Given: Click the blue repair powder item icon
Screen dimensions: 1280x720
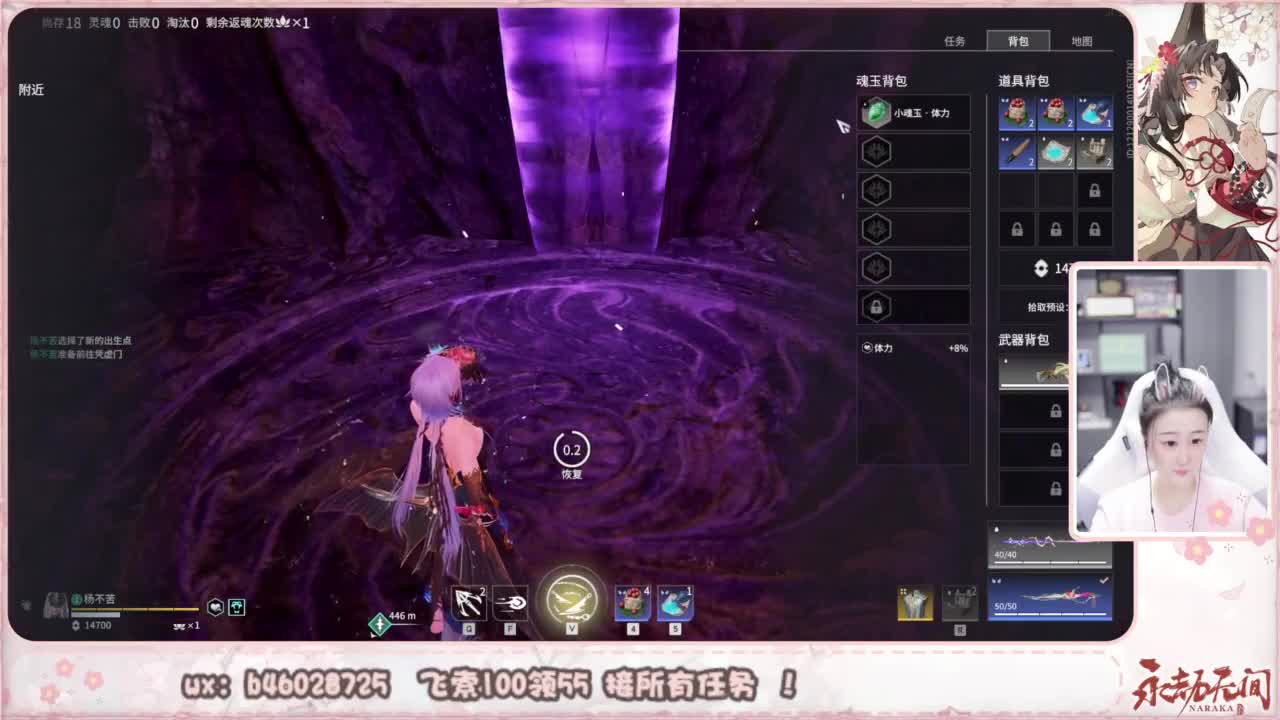Looking at the screenshot, I should point(1055,151).
